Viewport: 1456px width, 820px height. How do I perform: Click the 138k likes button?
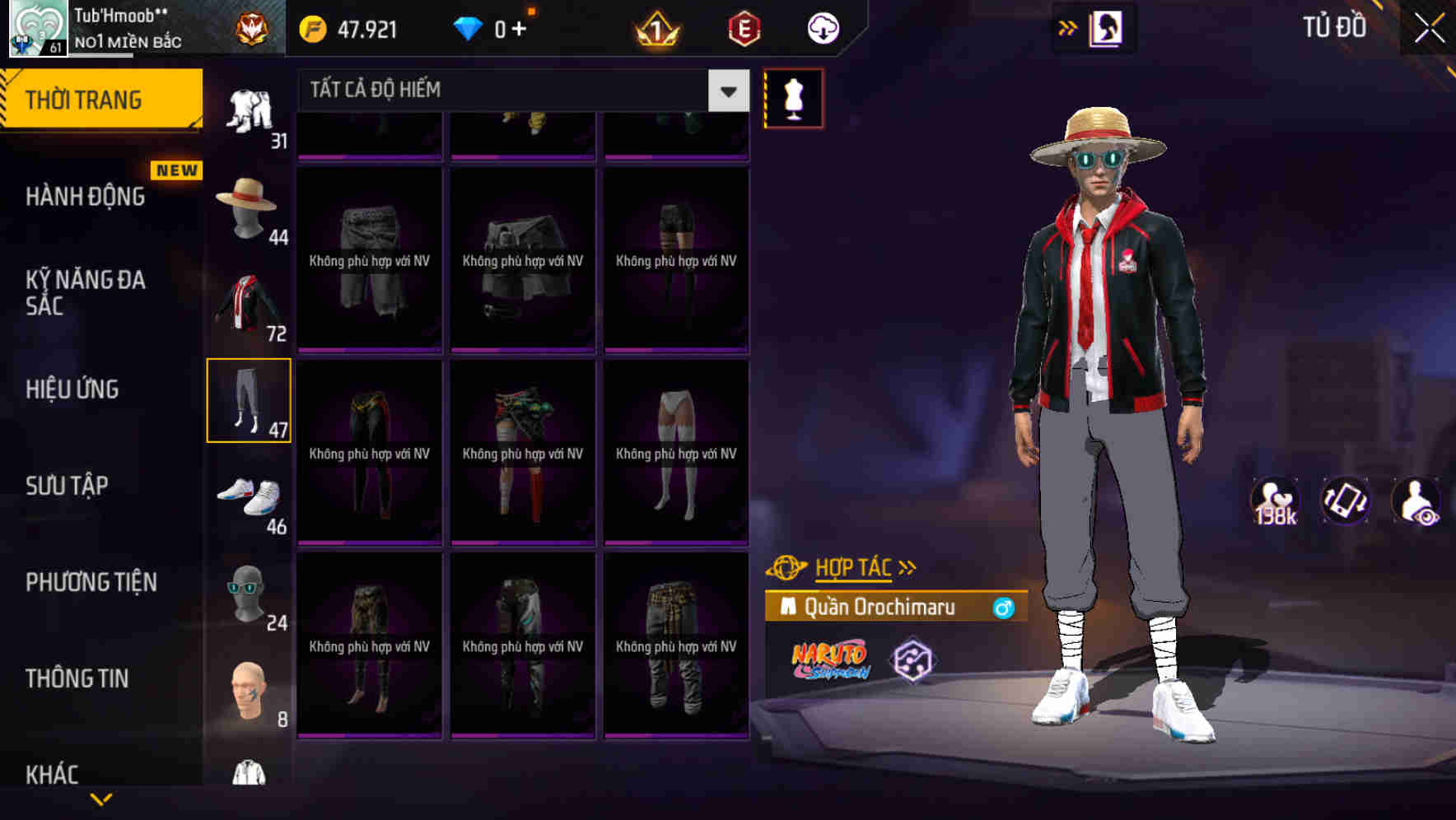coord(1276,501)
